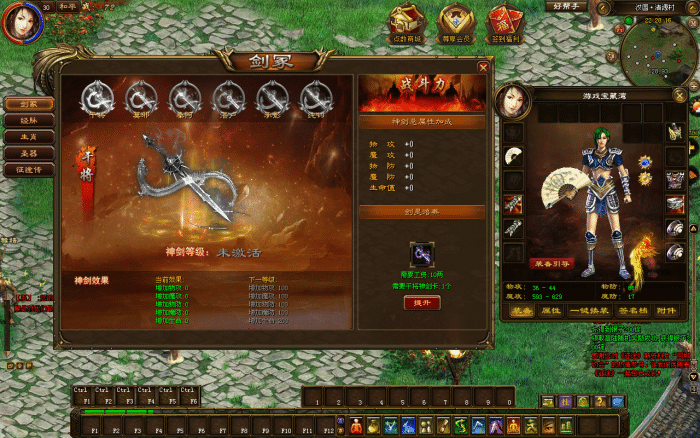The image size is (700, 438).
Task: Click the 装备引导 equipment guide button
Action: 551,264
